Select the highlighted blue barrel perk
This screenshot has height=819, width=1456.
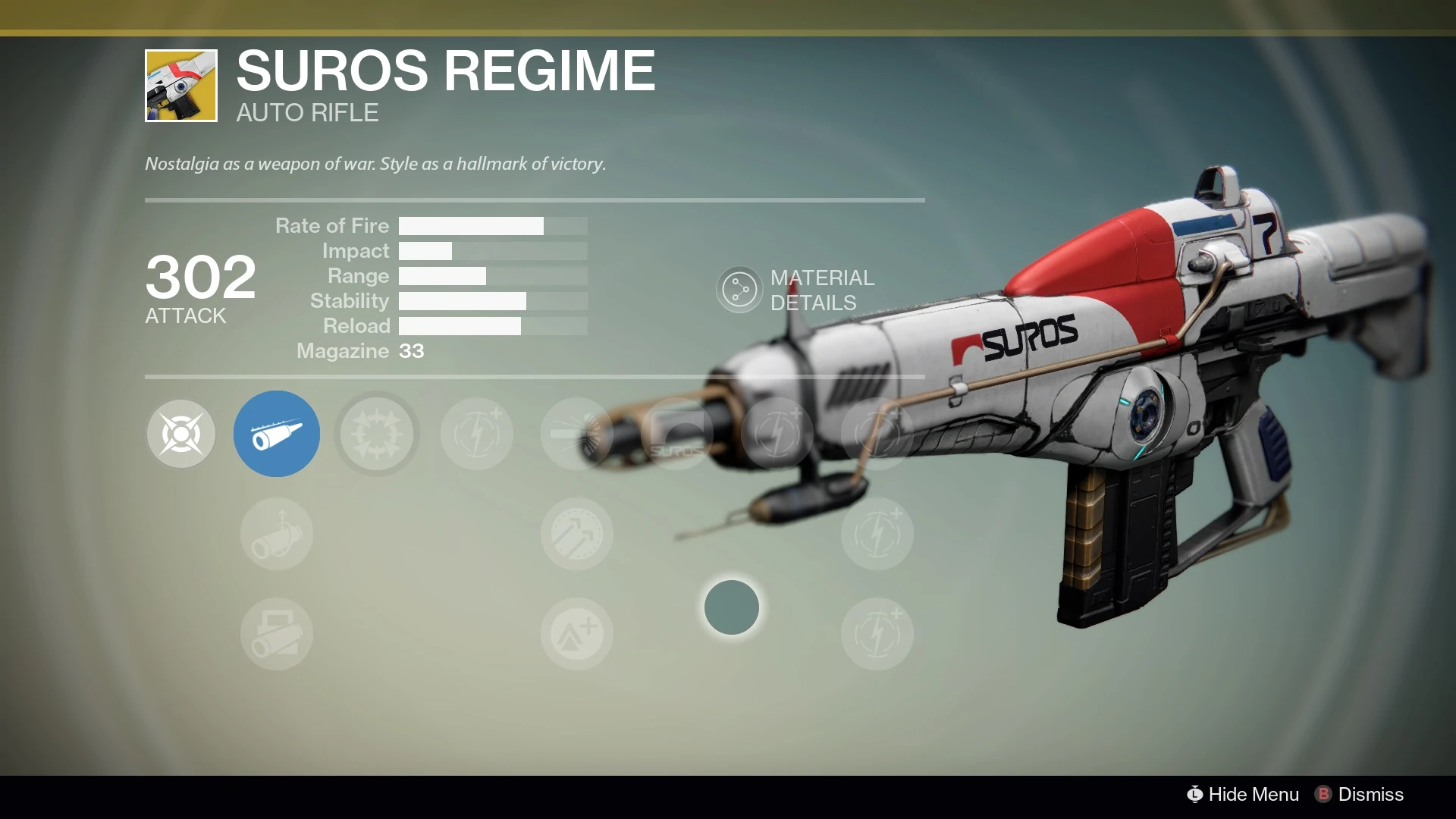click(x=277, y=434)
